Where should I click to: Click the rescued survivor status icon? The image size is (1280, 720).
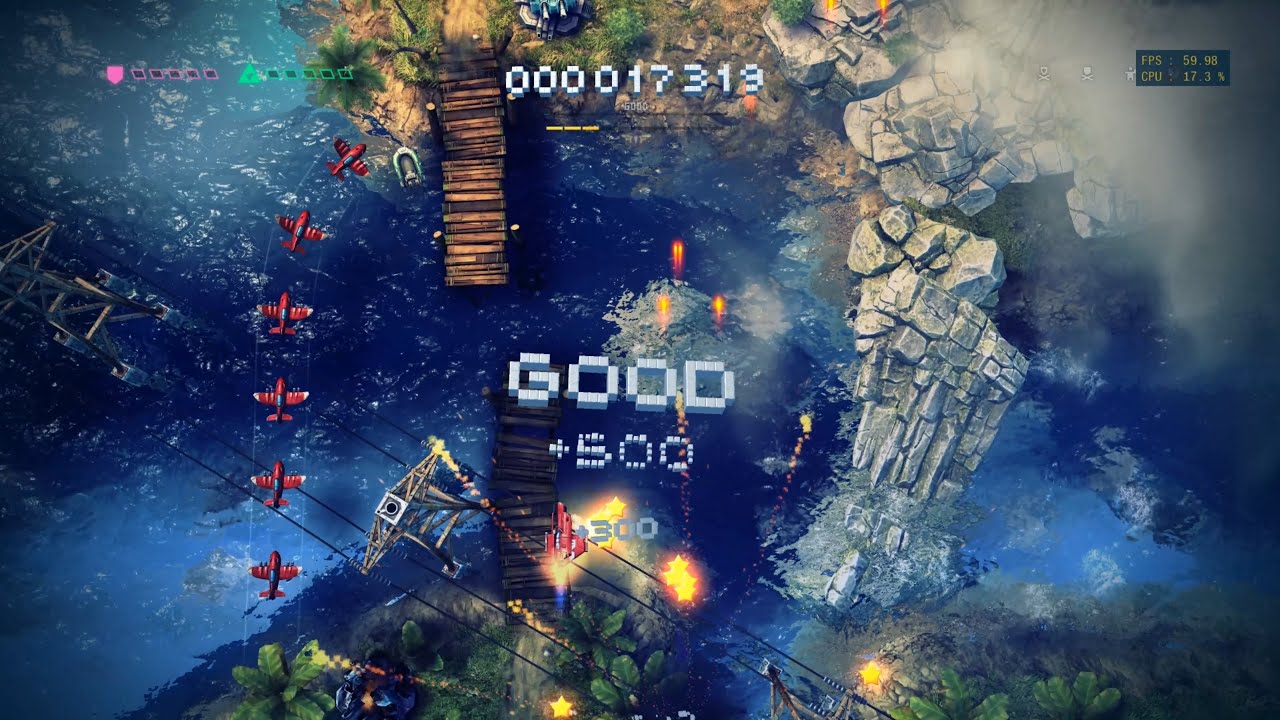pyautogui.click(x=1129, y=74)
